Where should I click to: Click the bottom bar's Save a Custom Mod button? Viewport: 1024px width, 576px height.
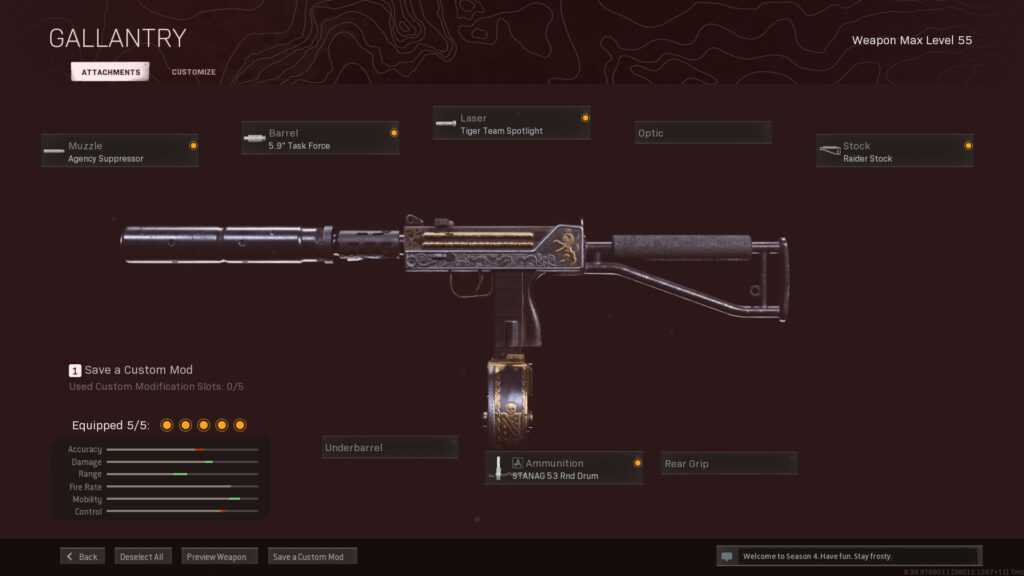pos(311,556)
